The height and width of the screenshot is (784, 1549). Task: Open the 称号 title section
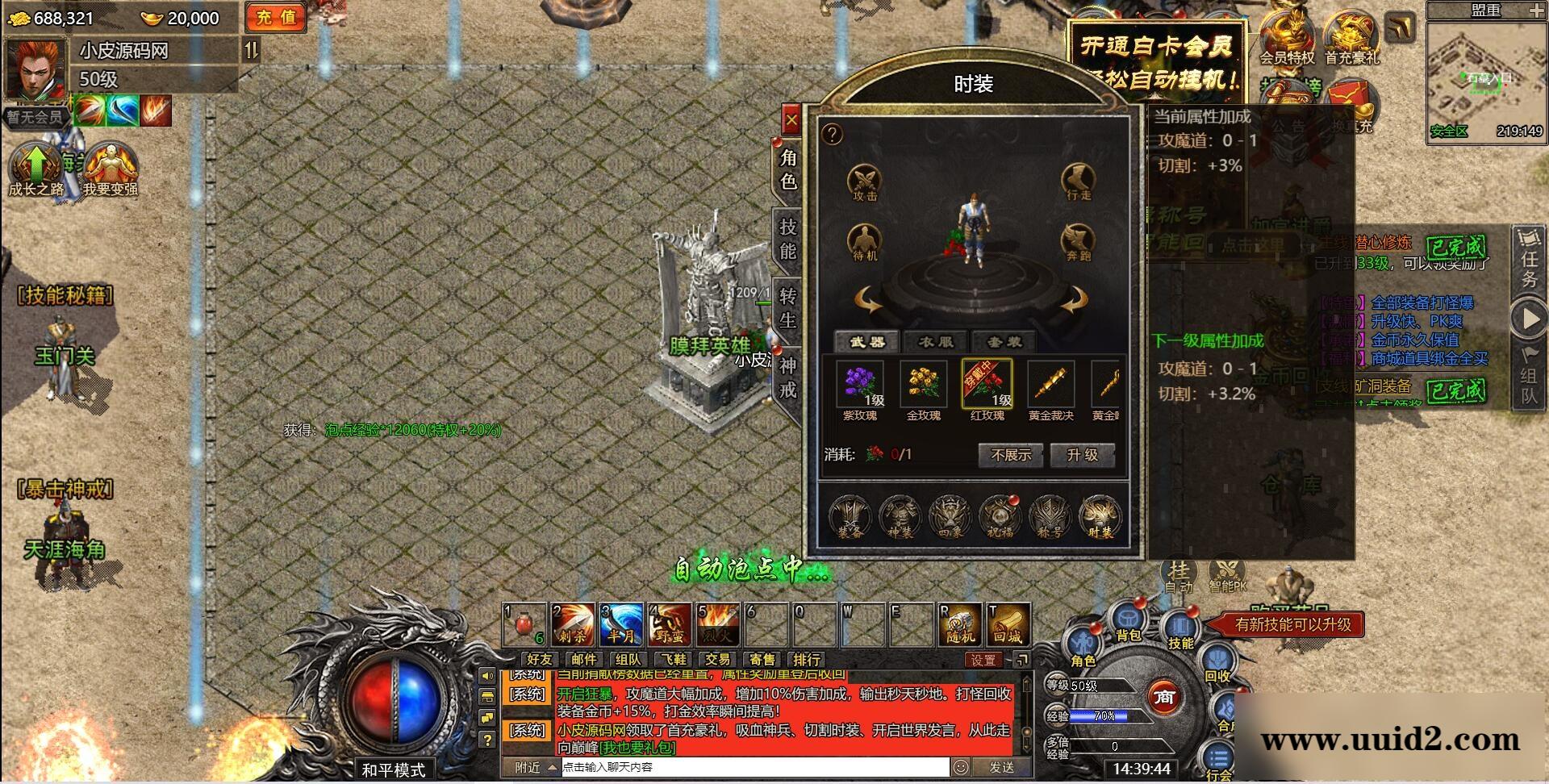point(1050,516)
